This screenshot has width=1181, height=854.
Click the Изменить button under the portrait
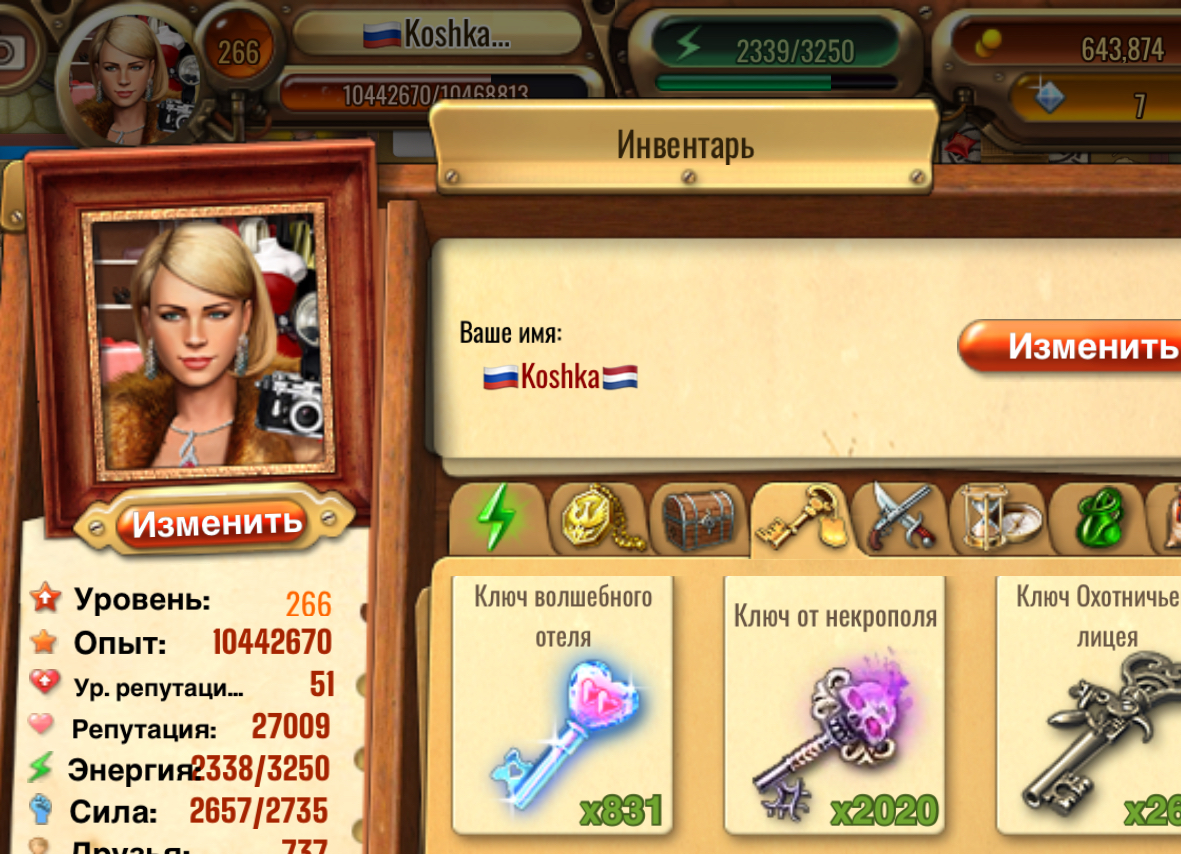[x=216, y=522]
